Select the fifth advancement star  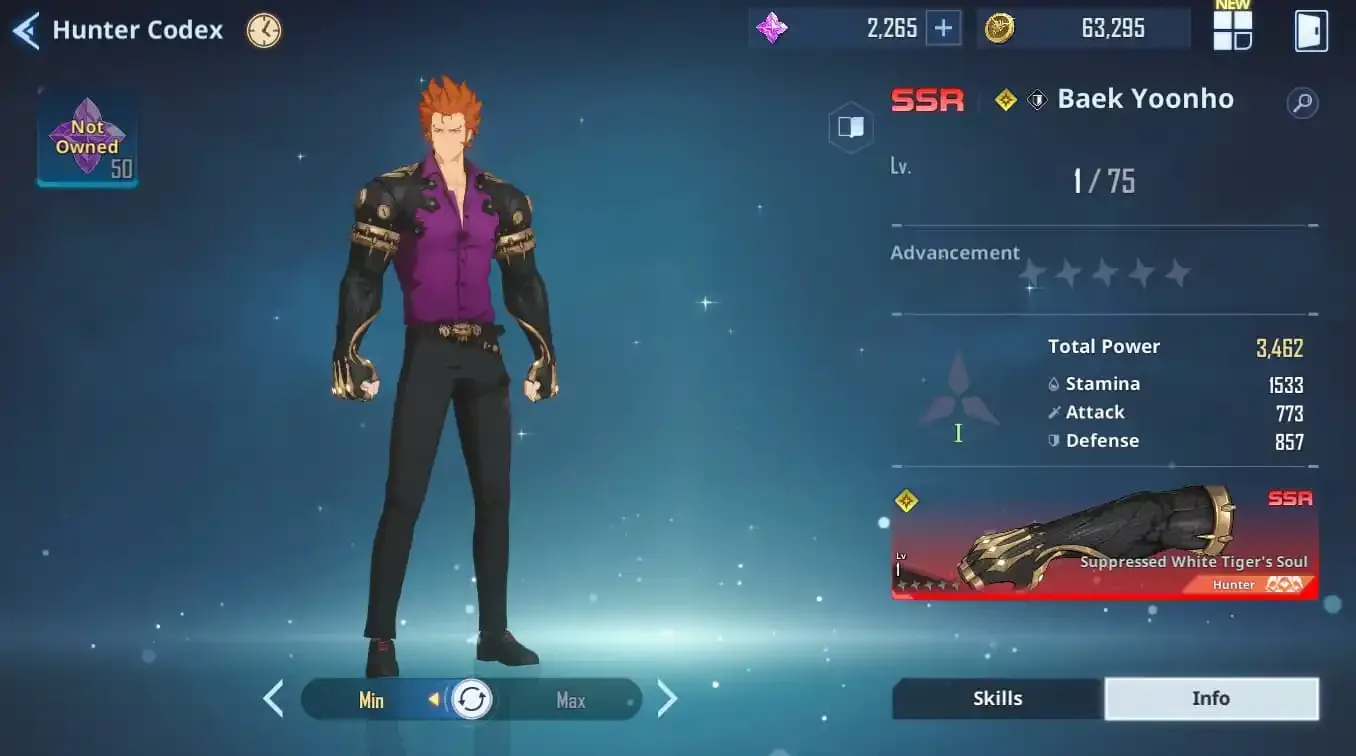[x=1177, y=271]
